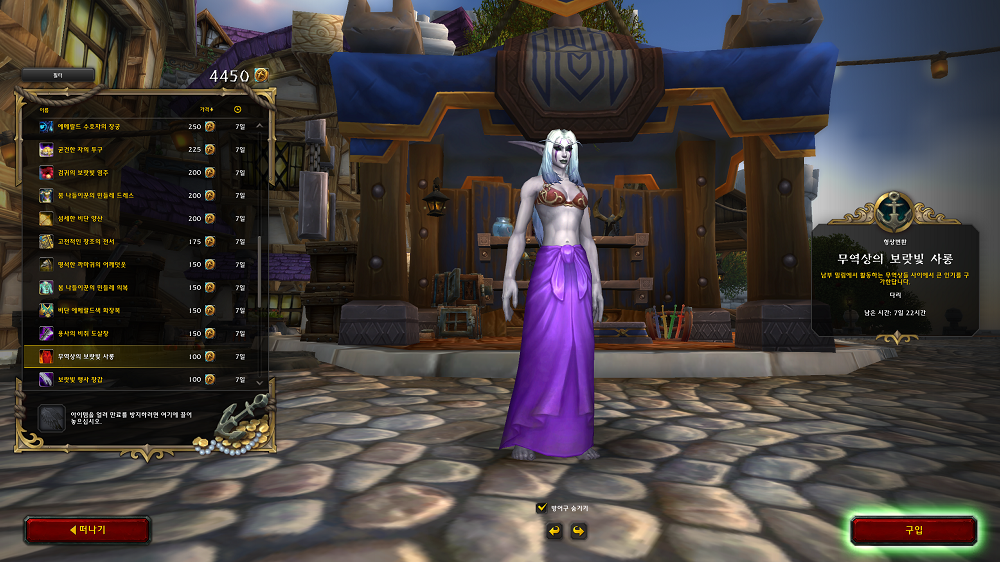Leave the shop with 떠나기
The image size is (1000, 562).
pyautogui.click(x=87, y=530)
